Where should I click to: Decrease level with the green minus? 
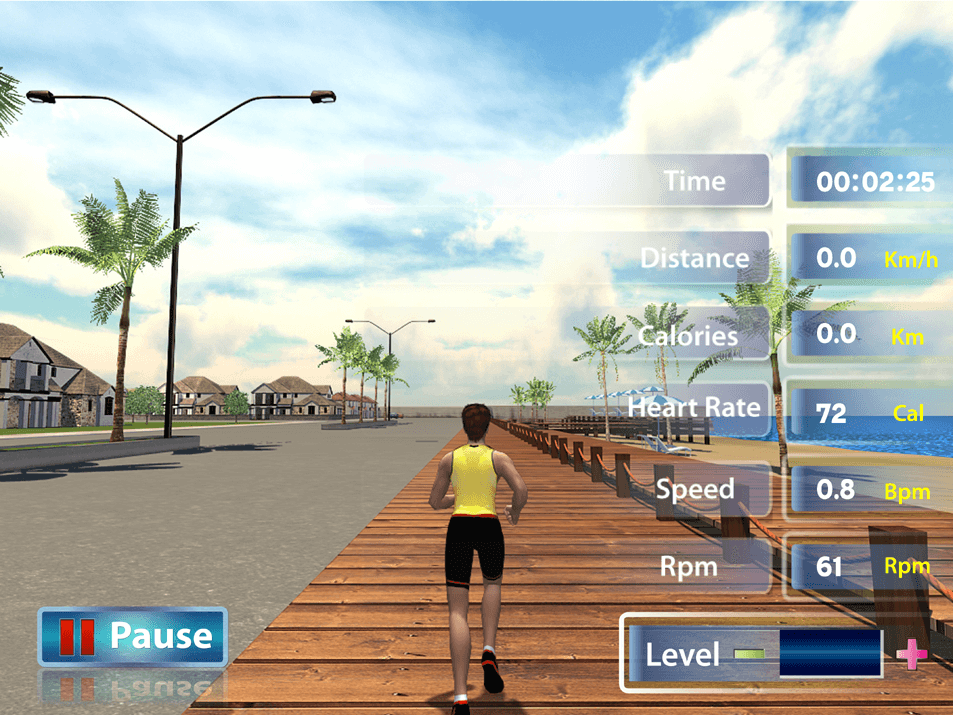[747, 655]
